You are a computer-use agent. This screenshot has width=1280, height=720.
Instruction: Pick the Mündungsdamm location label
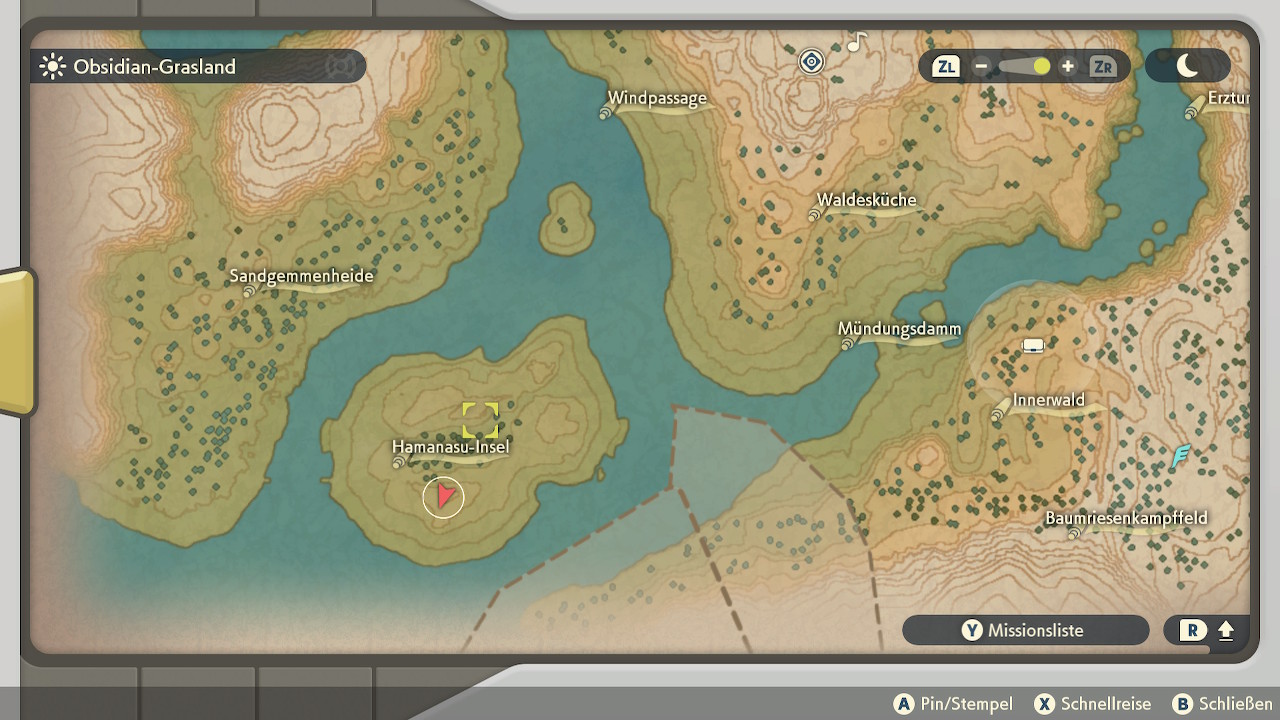899,329
